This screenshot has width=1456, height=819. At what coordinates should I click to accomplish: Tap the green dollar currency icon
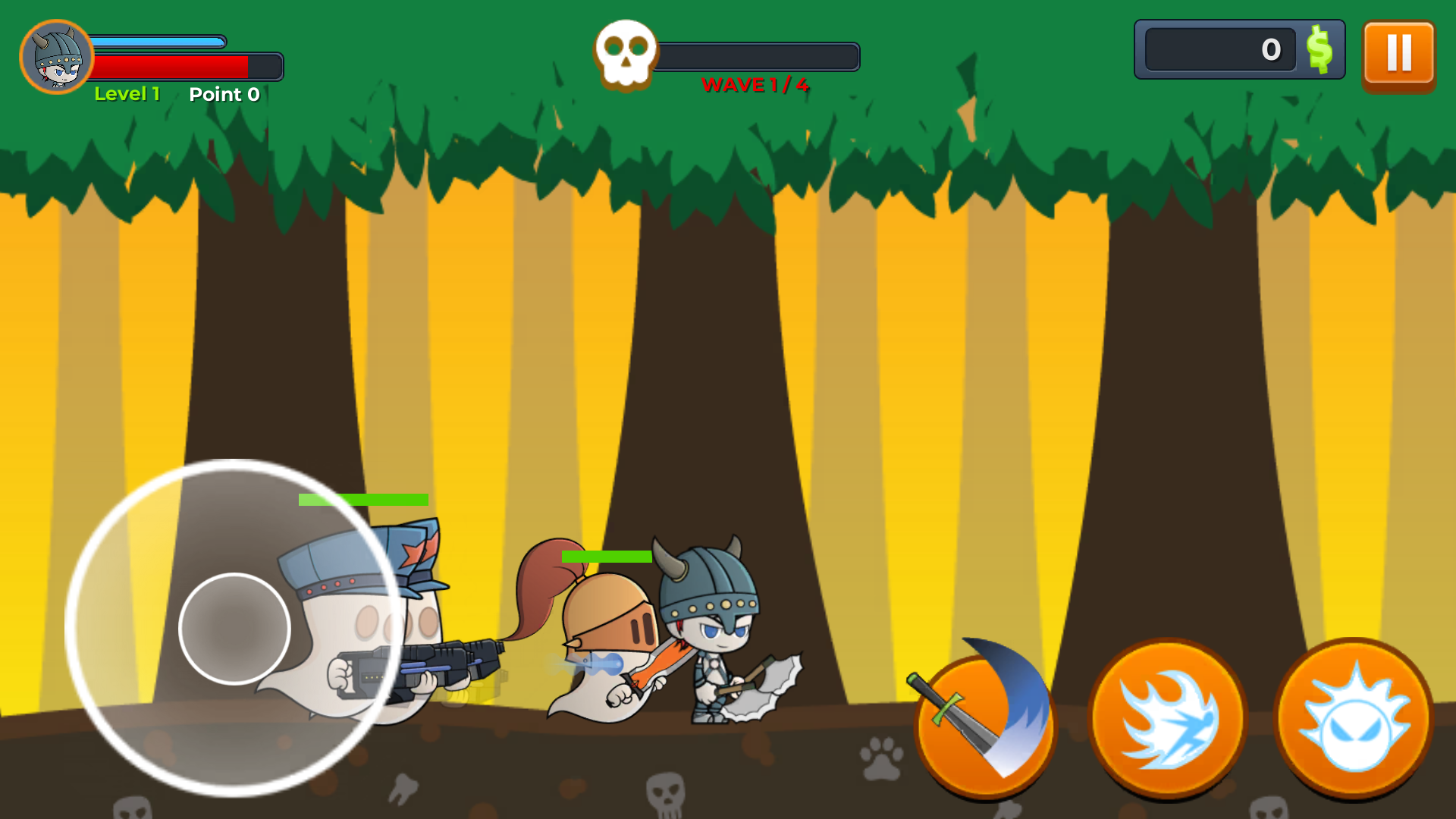coord(1319,50)
